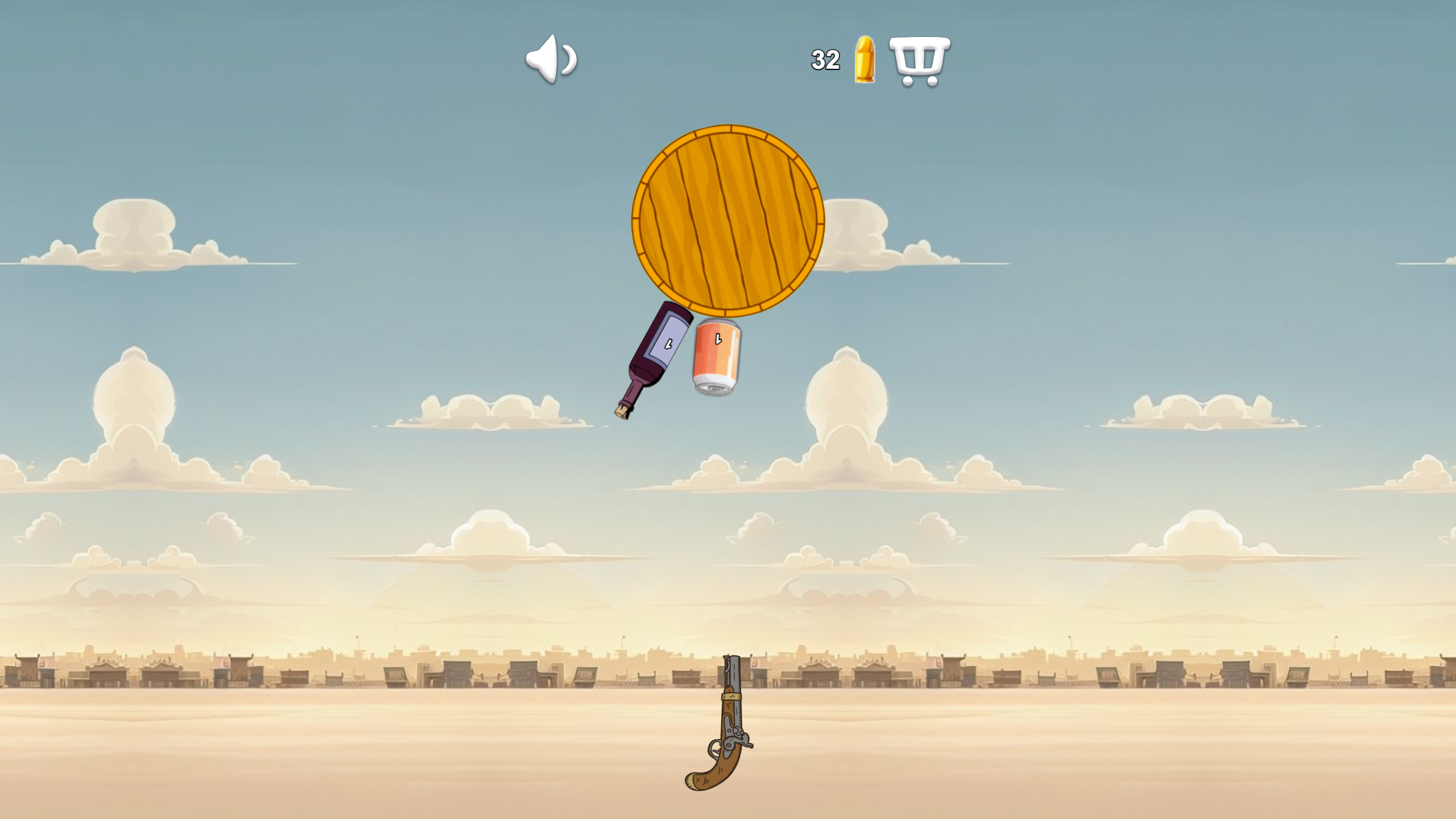Image resolution: width=1456 pixels, height=819 pixels.
Task: Click the shopping cart to buy bullets
Action: 920,61
